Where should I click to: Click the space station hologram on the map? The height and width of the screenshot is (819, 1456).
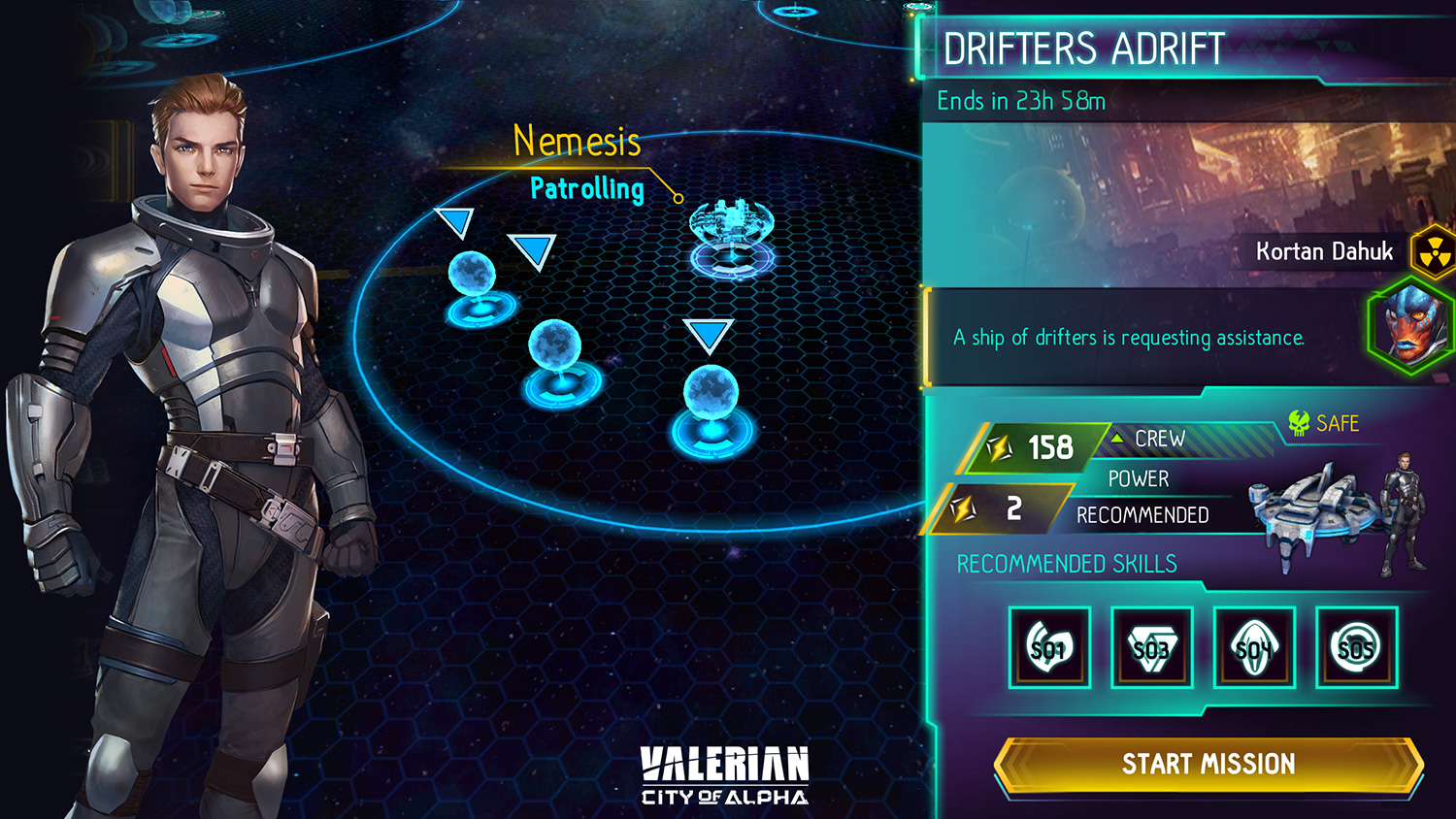[734, 225]
